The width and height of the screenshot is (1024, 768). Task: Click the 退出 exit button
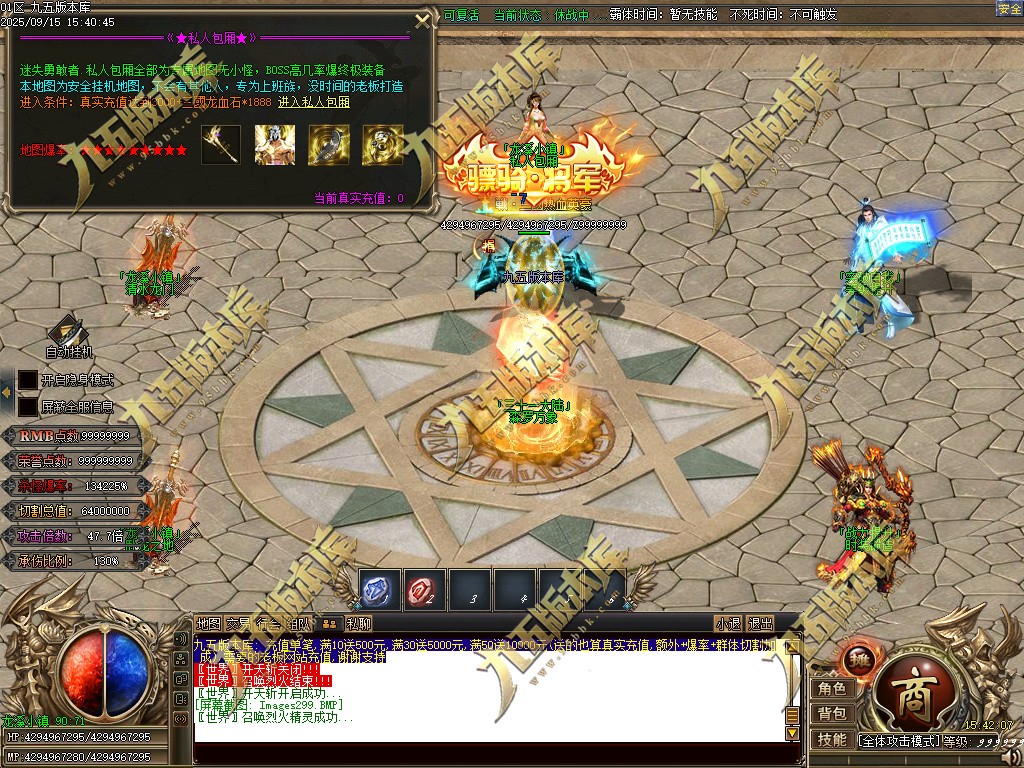click(x=761, y=624)
